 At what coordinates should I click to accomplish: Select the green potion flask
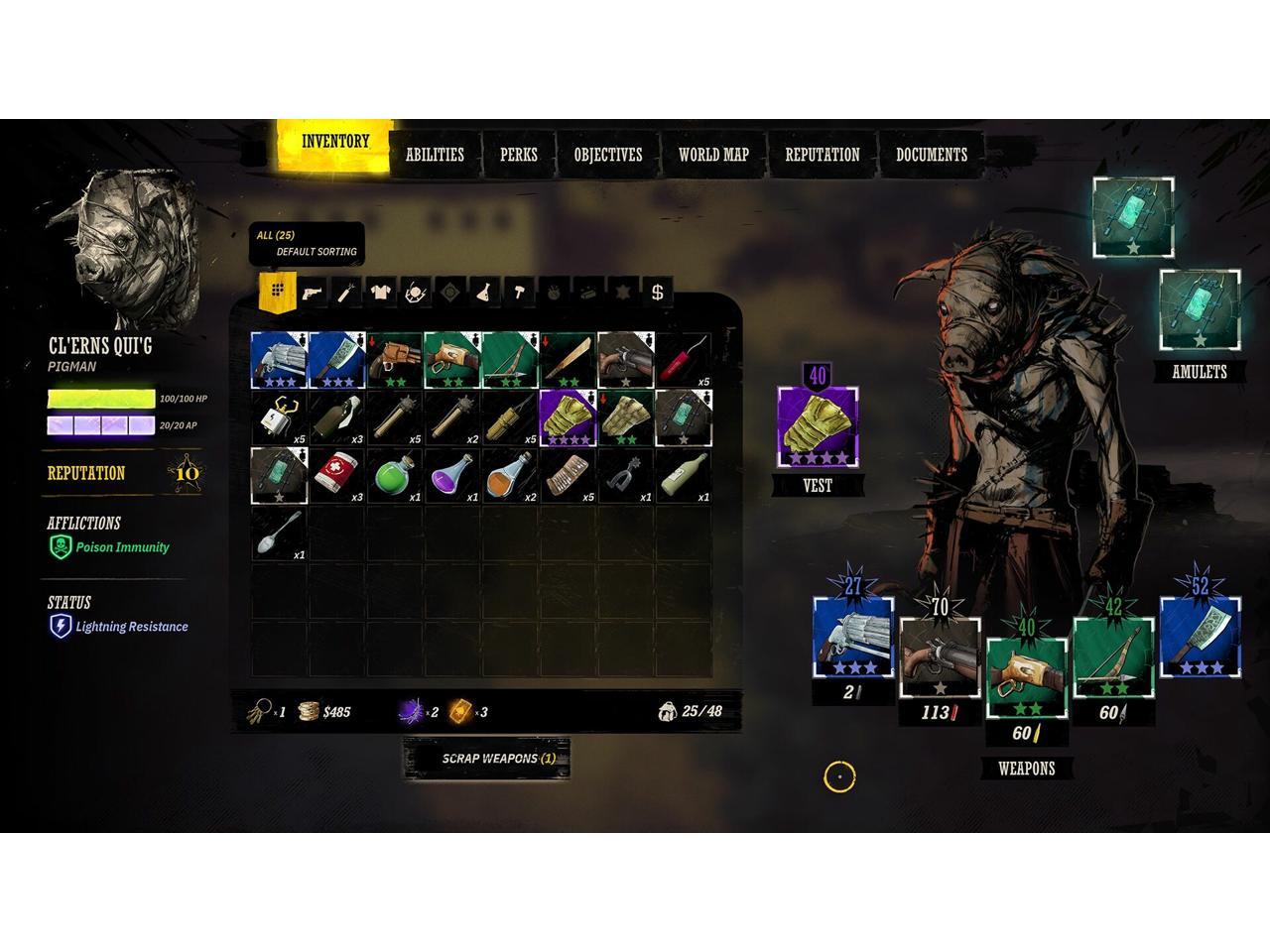pyautogui.click(x=394, y=476)
